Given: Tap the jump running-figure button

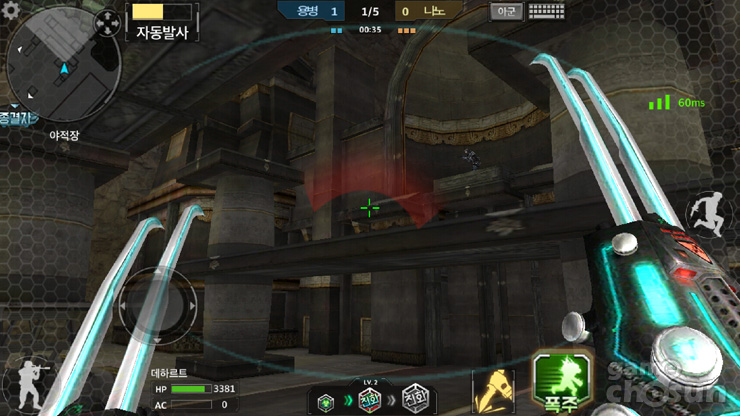Looking at the screenshot, I should (709, 213).
